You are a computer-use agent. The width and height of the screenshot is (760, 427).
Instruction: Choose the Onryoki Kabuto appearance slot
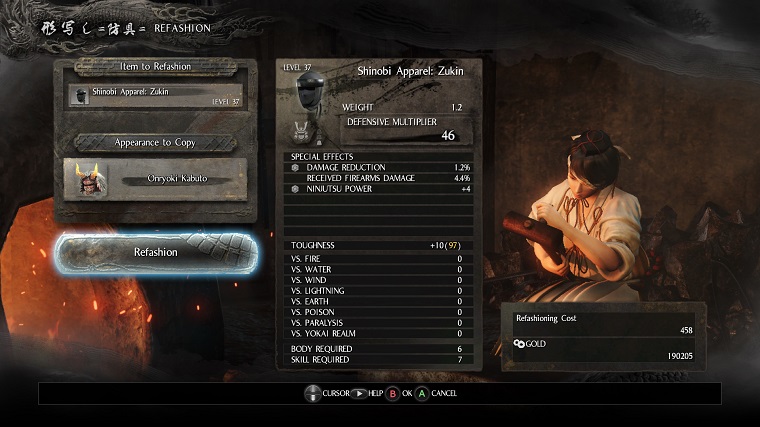[155, 179]
